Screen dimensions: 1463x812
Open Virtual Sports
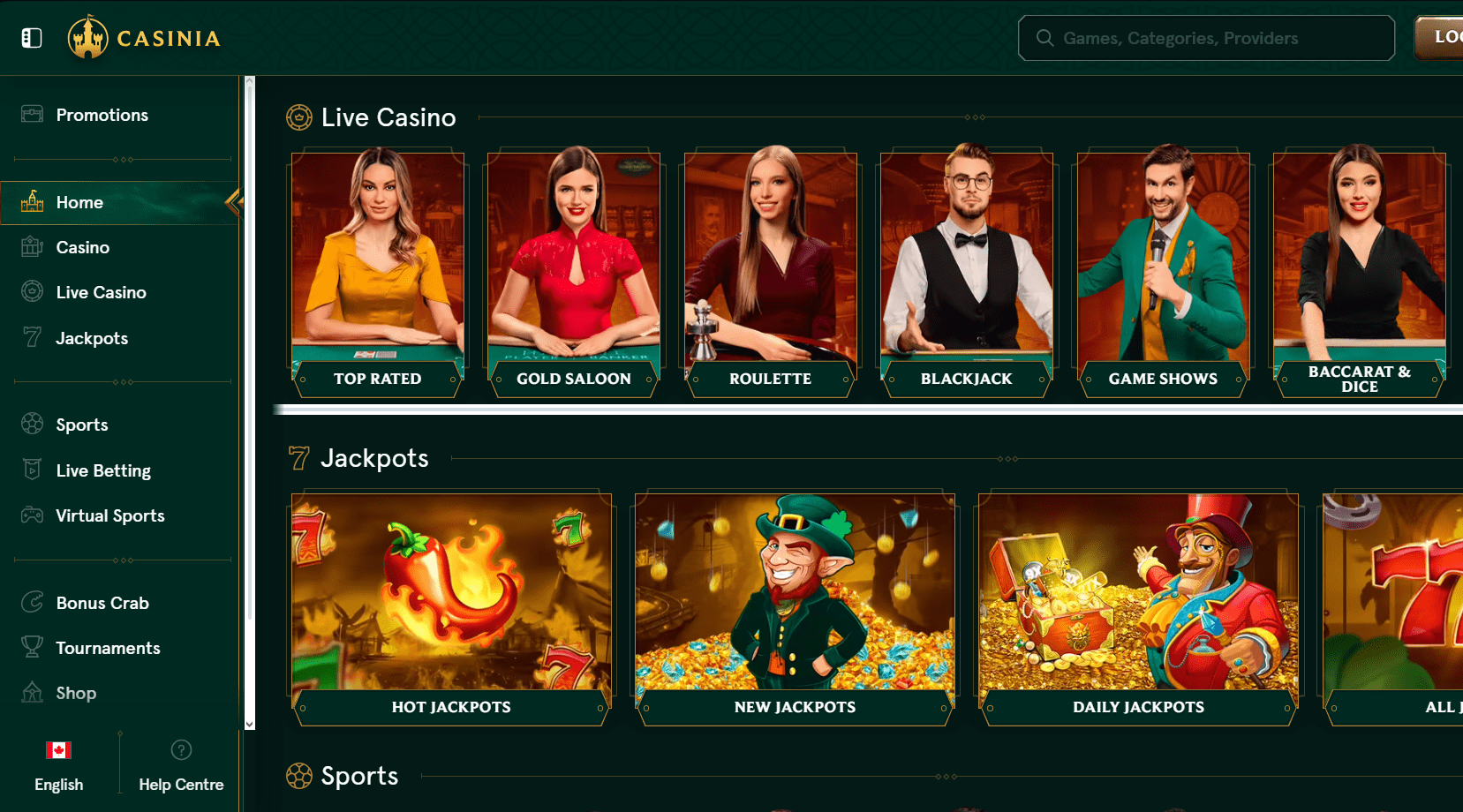(x=109, y=515)
